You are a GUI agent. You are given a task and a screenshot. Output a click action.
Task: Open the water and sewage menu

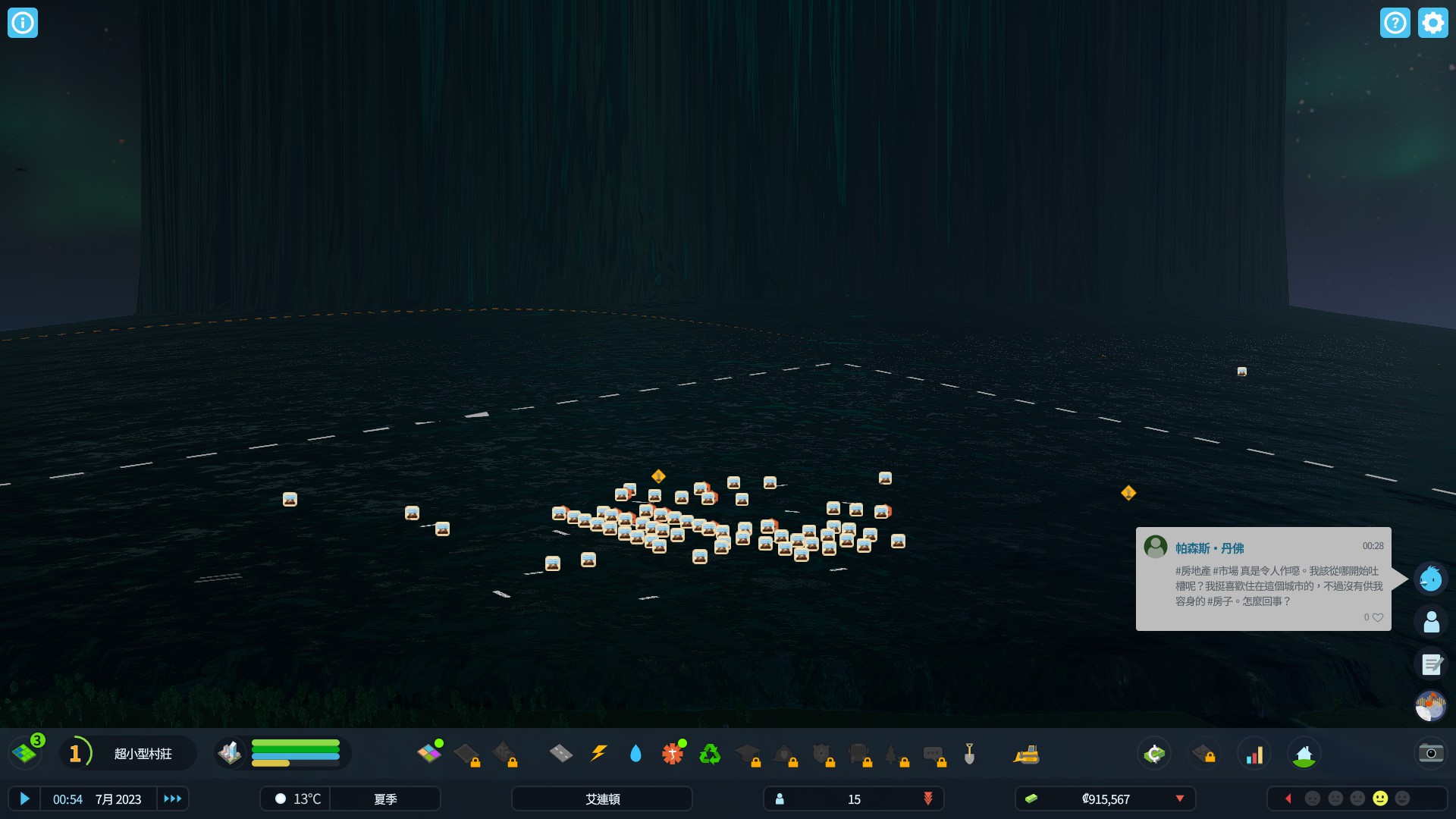point(635,753)
